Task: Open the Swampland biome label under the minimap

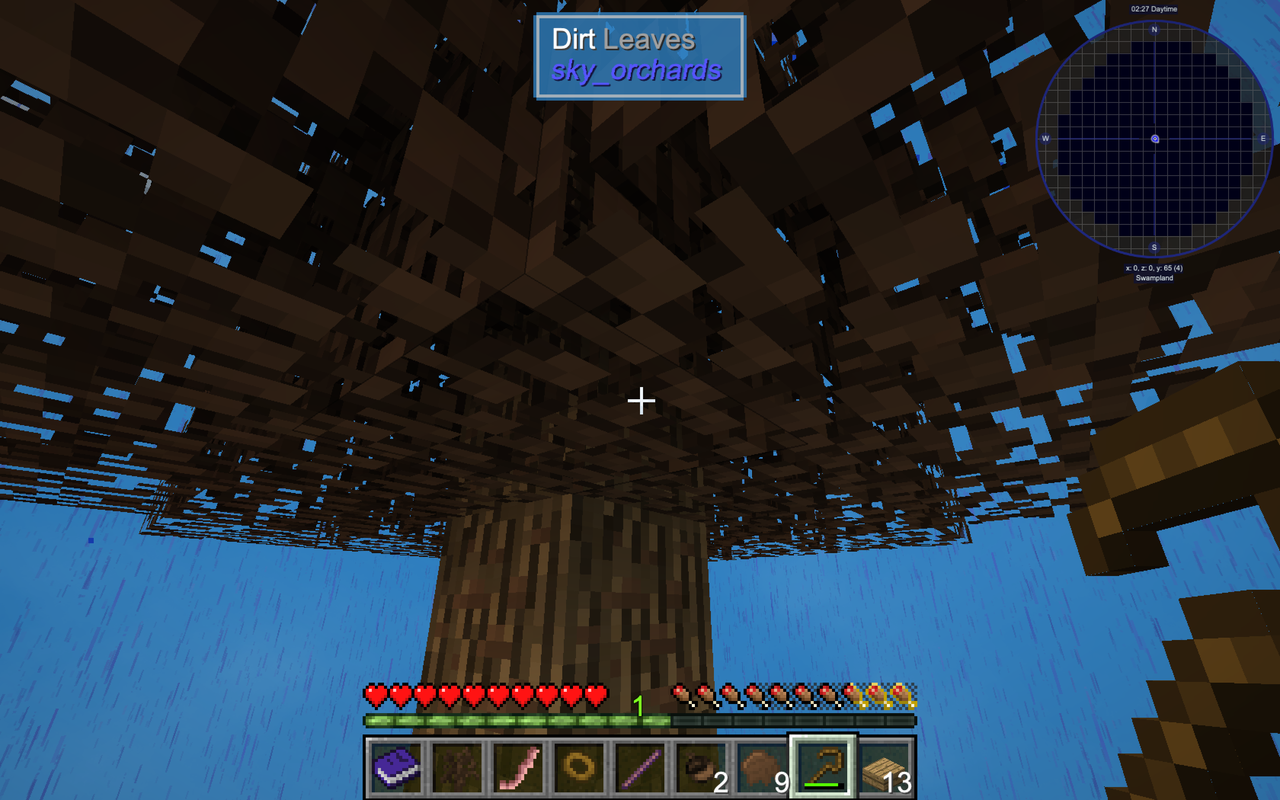Action: point(1155,277)
